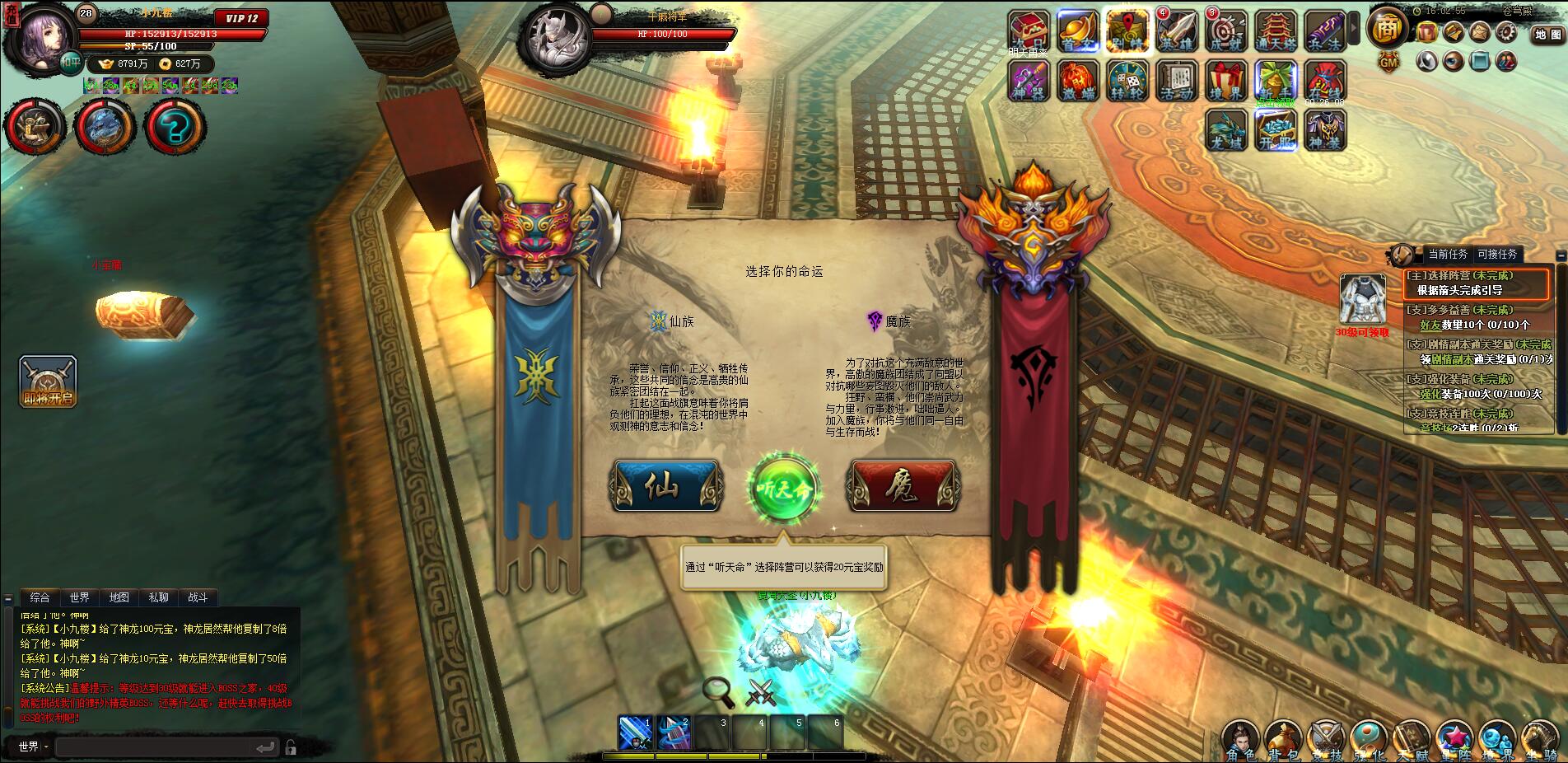
Task: Open the 强化 enhancement menu
Action: coord(1368,741)
